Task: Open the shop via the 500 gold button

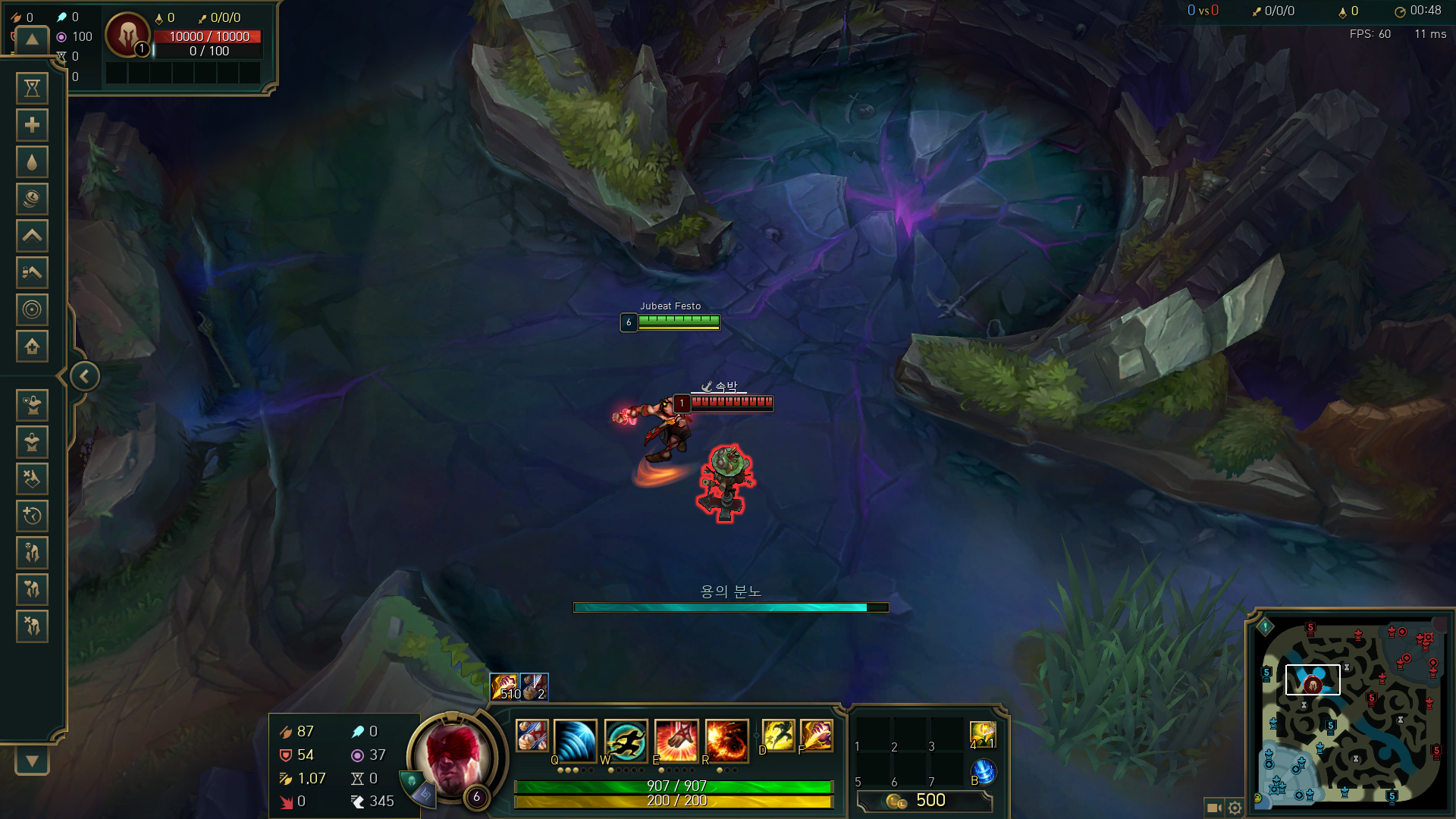Action: pos(924,801)
